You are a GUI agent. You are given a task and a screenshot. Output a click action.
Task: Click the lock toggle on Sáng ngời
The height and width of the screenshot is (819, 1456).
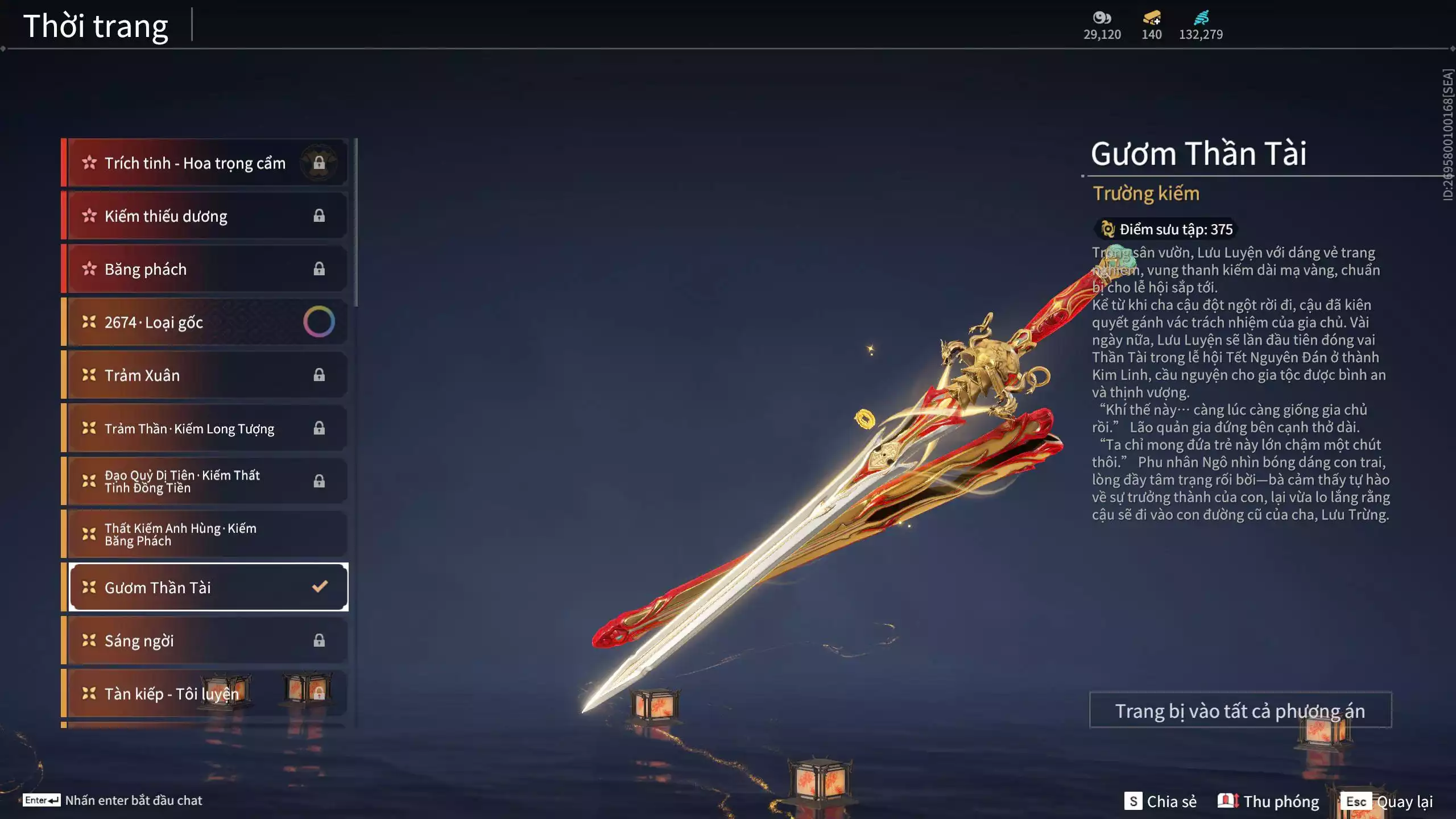tap(319, 640)
